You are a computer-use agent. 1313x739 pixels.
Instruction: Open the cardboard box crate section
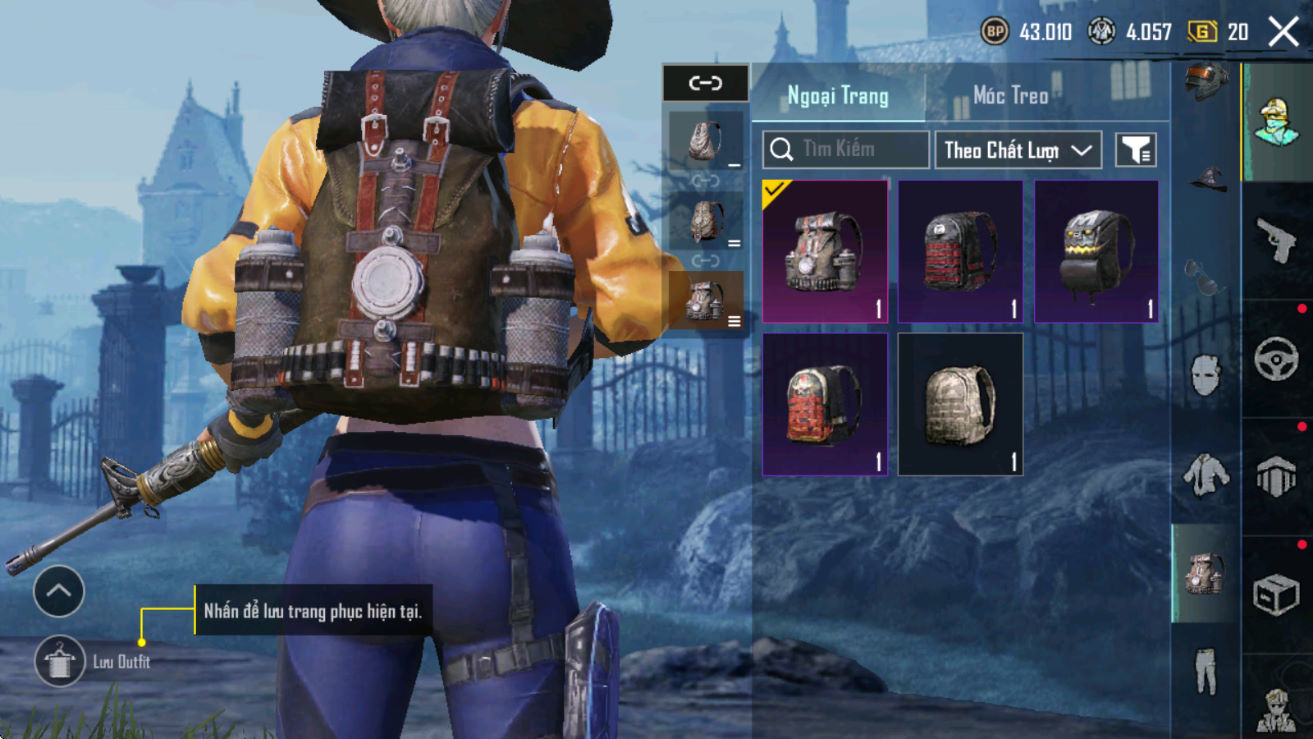coord(1276,594)
